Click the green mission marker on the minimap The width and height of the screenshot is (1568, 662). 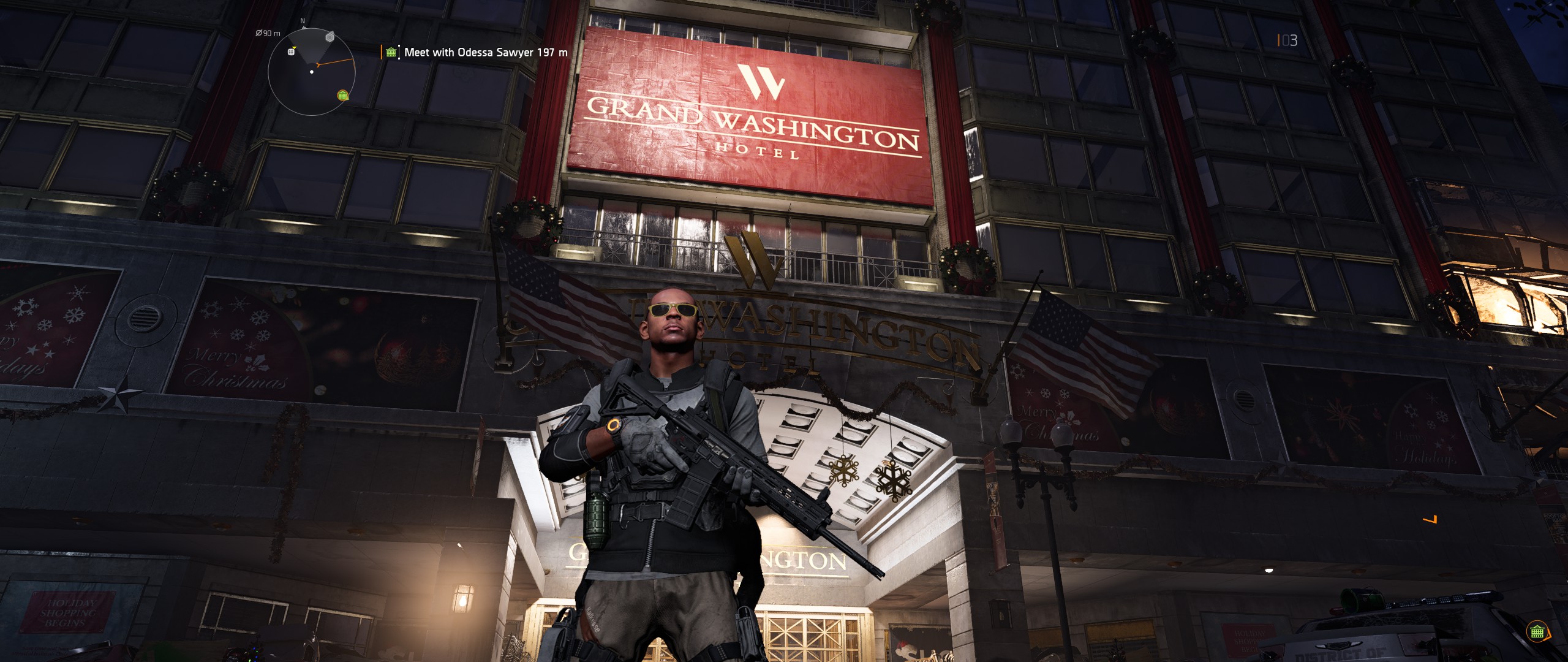tap(343, 95)
